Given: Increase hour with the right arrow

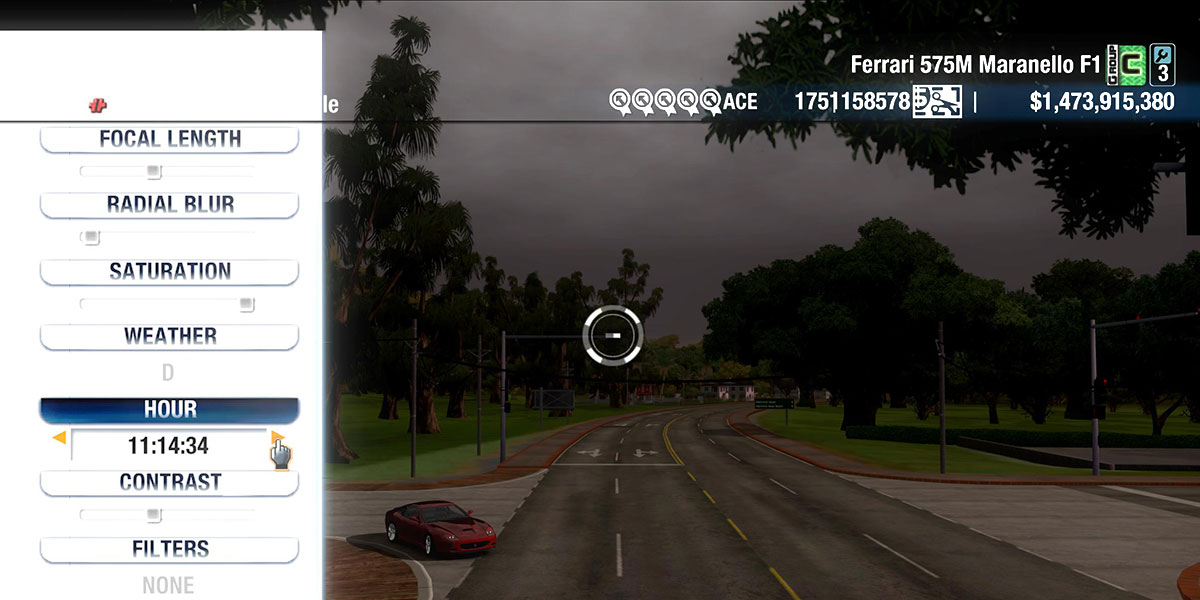Looking at the screenshot, I should coord(277,437).
